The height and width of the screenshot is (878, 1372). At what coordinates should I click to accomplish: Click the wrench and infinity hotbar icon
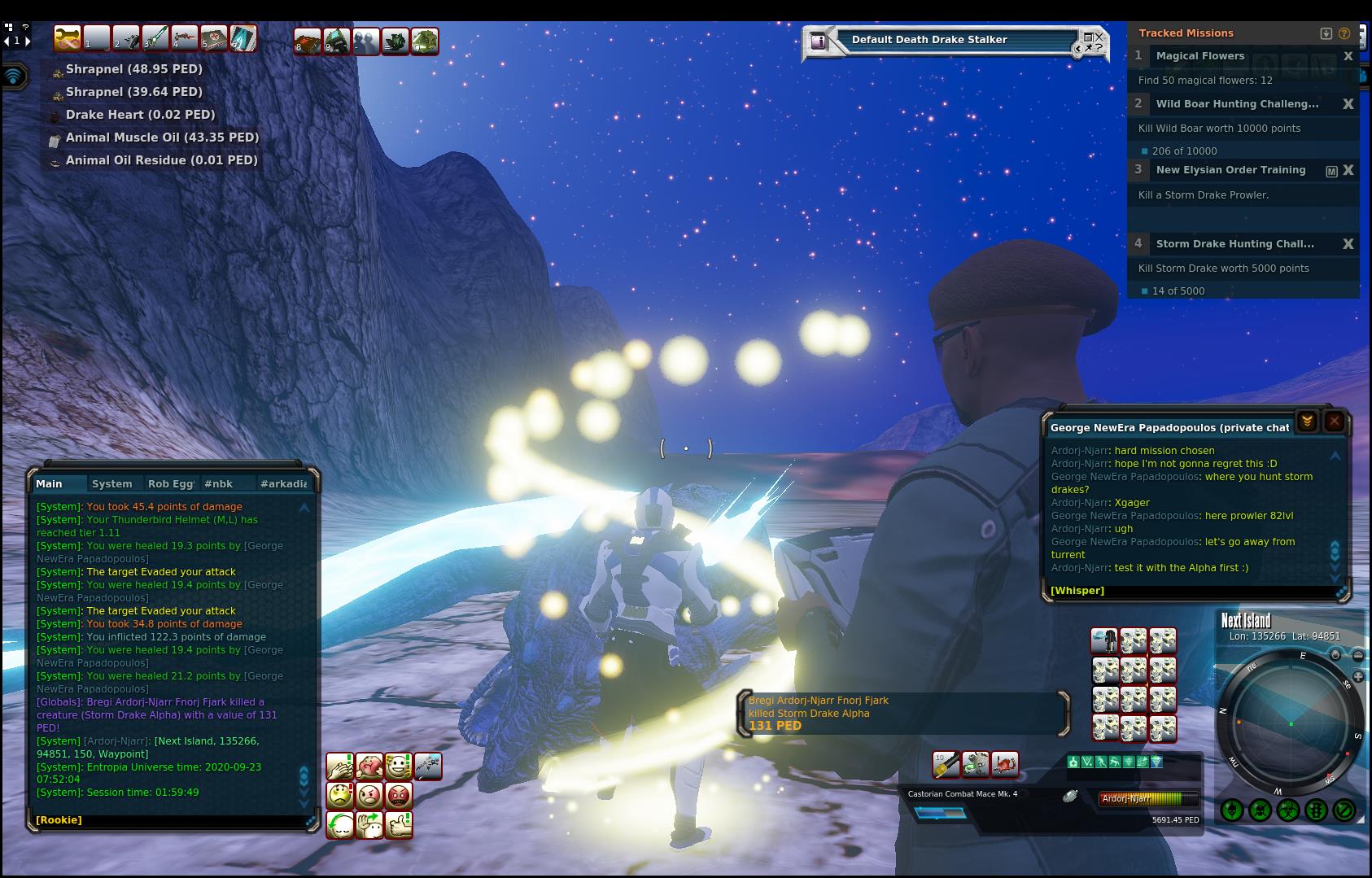coord(67,38)
